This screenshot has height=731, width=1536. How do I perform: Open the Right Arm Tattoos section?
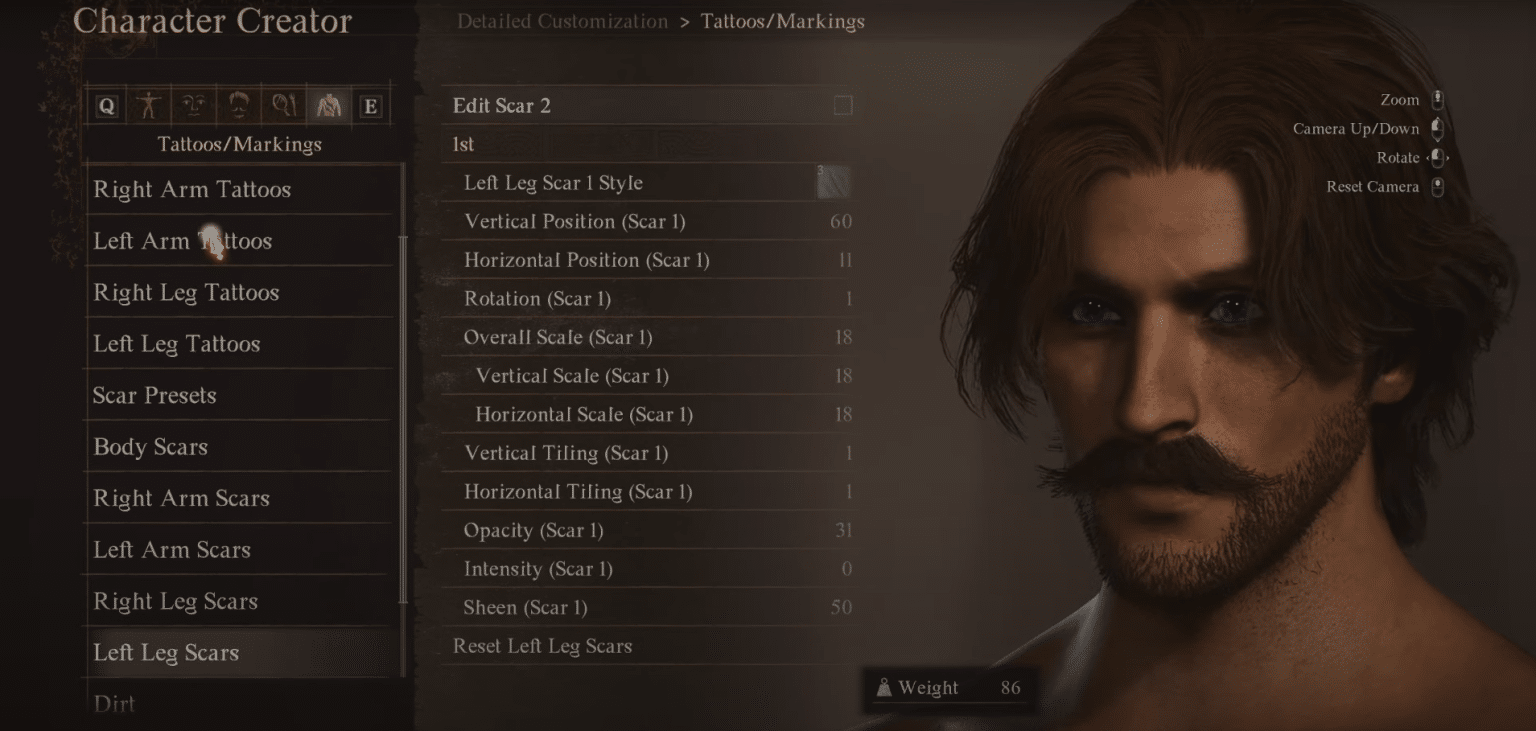(238, 189)
